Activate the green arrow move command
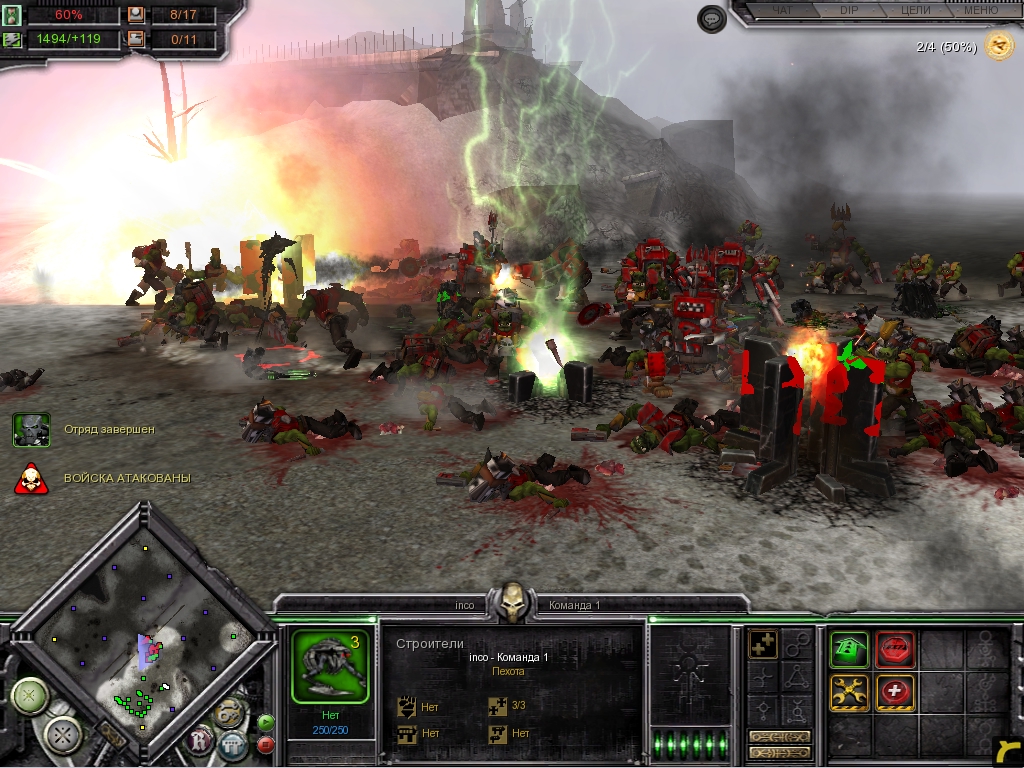Screen dimensions: 1024x768 pos(848,650)
